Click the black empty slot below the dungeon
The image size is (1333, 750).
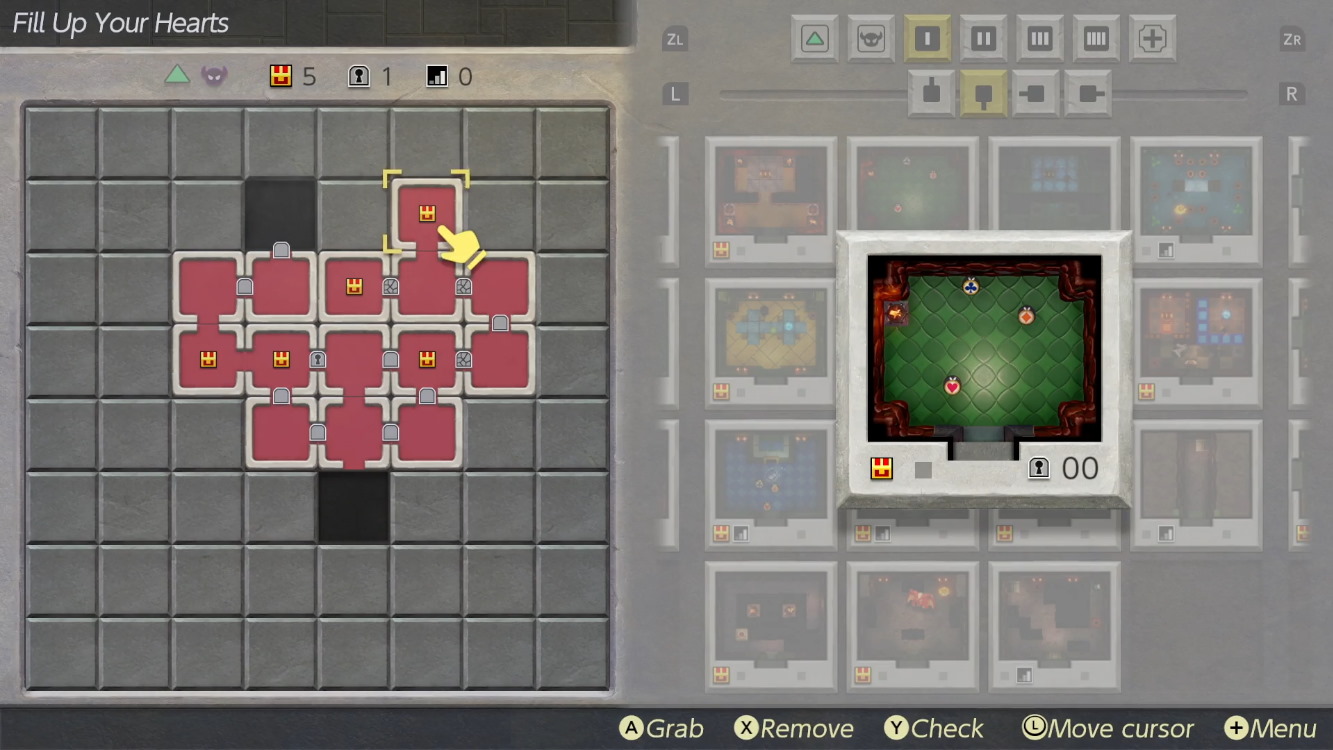point(354,507)
